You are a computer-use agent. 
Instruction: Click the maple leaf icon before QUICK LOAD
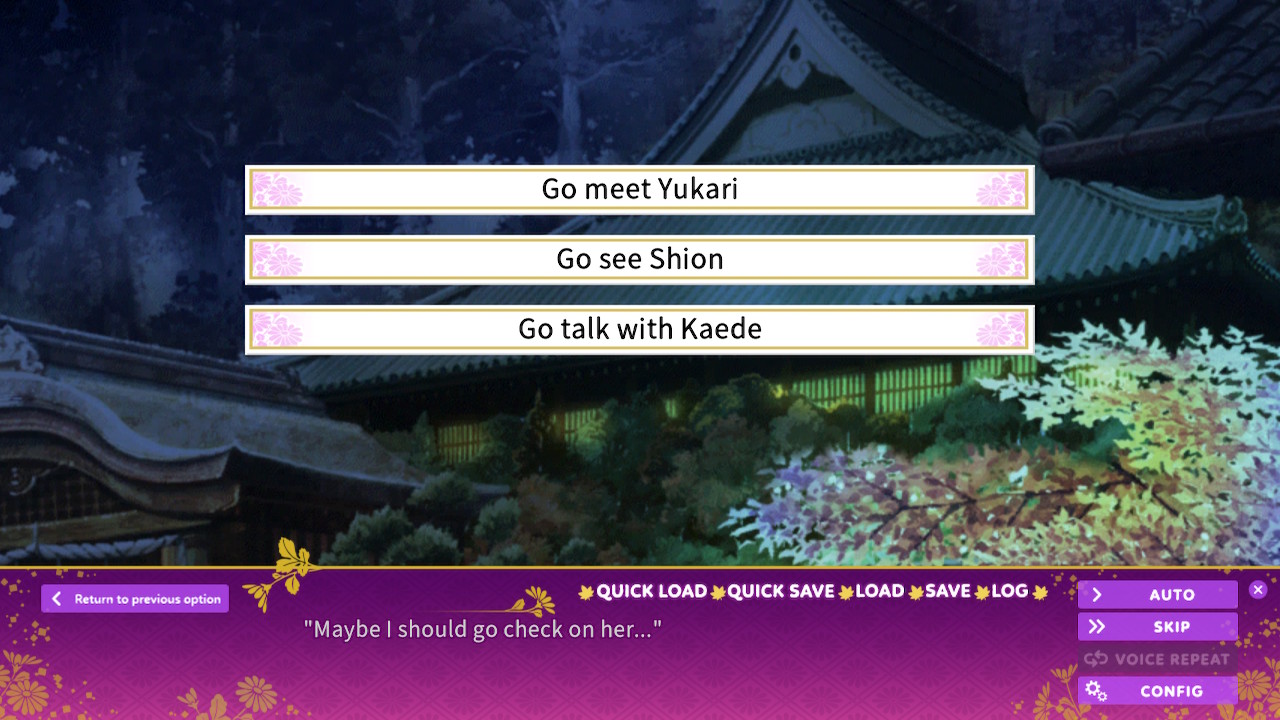585,591
